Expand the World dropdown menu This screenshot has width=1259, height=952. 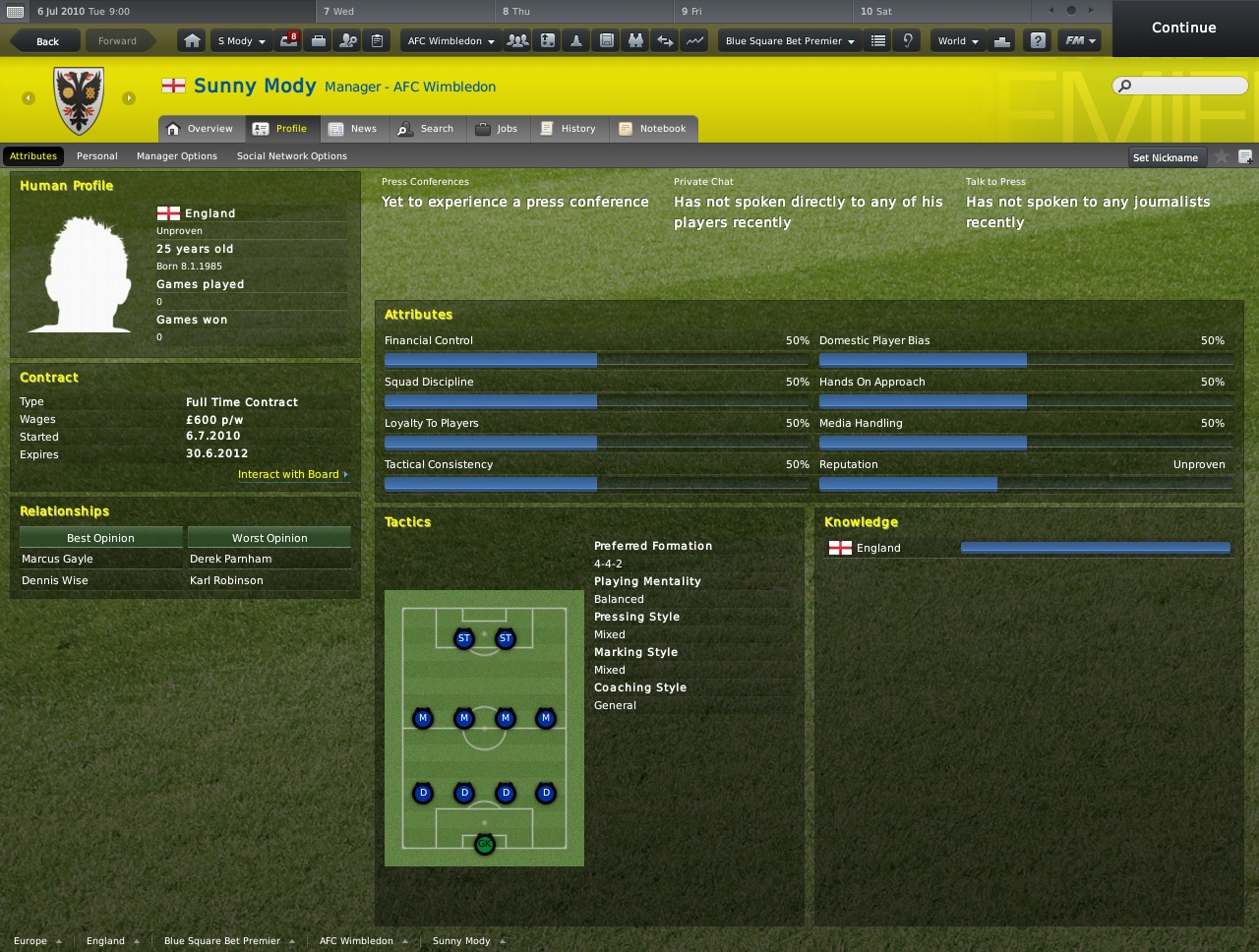(x=956, y=40)
